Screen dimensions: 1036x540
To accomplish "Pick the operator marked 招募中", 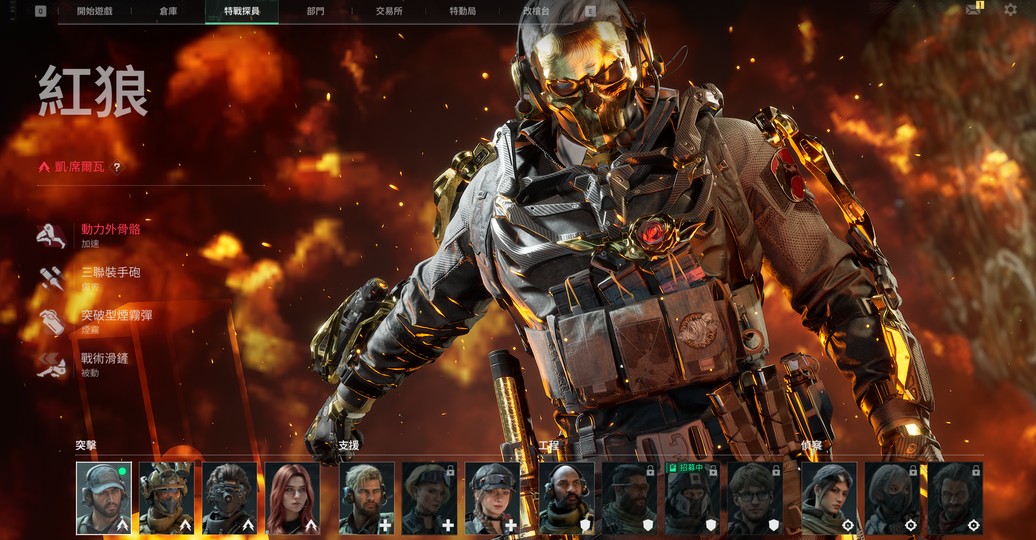I will pos(692,498).
